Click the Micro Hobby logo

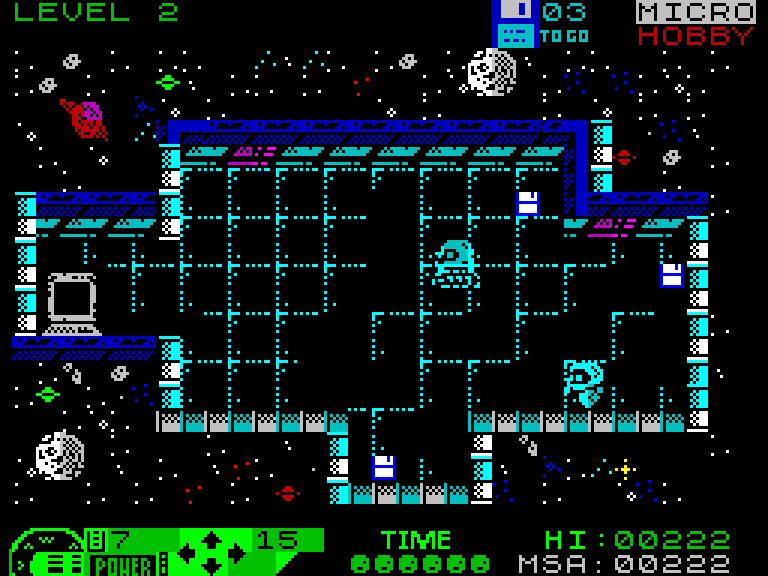pos(696,24)
